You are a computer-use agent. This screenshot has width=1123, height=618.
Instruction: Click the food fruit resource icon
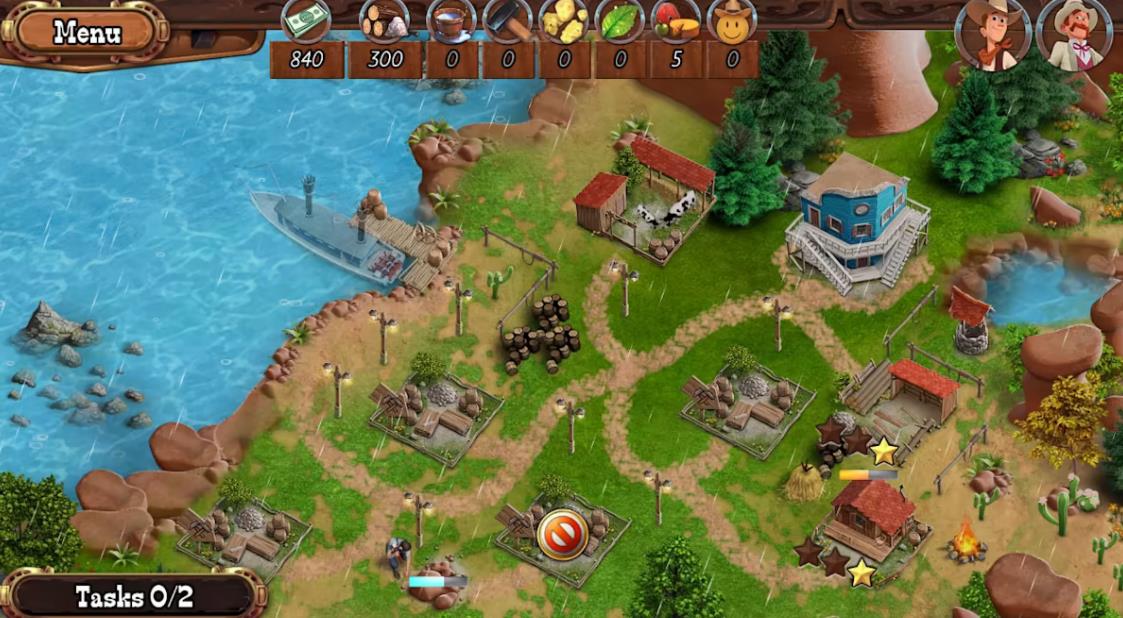click(x=676, y=20)
